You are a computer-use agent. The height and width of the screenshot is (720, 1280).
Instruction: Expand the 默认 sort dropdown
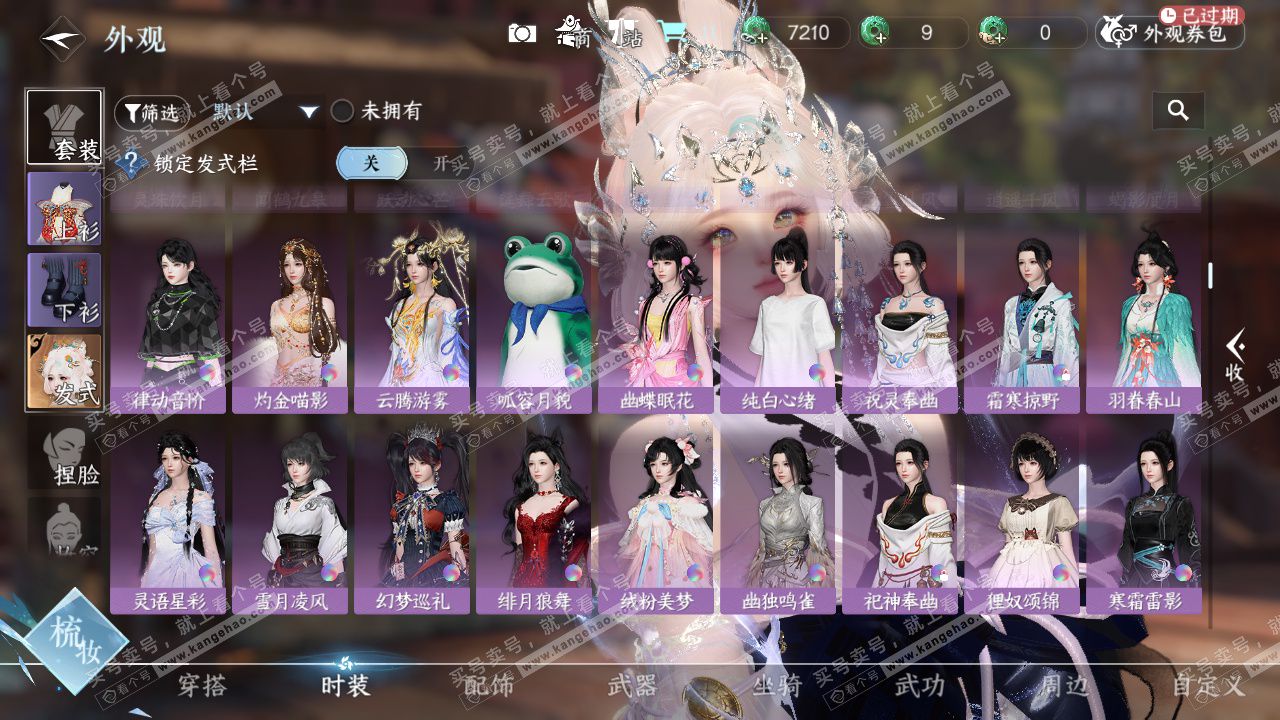tap(308, 112)
